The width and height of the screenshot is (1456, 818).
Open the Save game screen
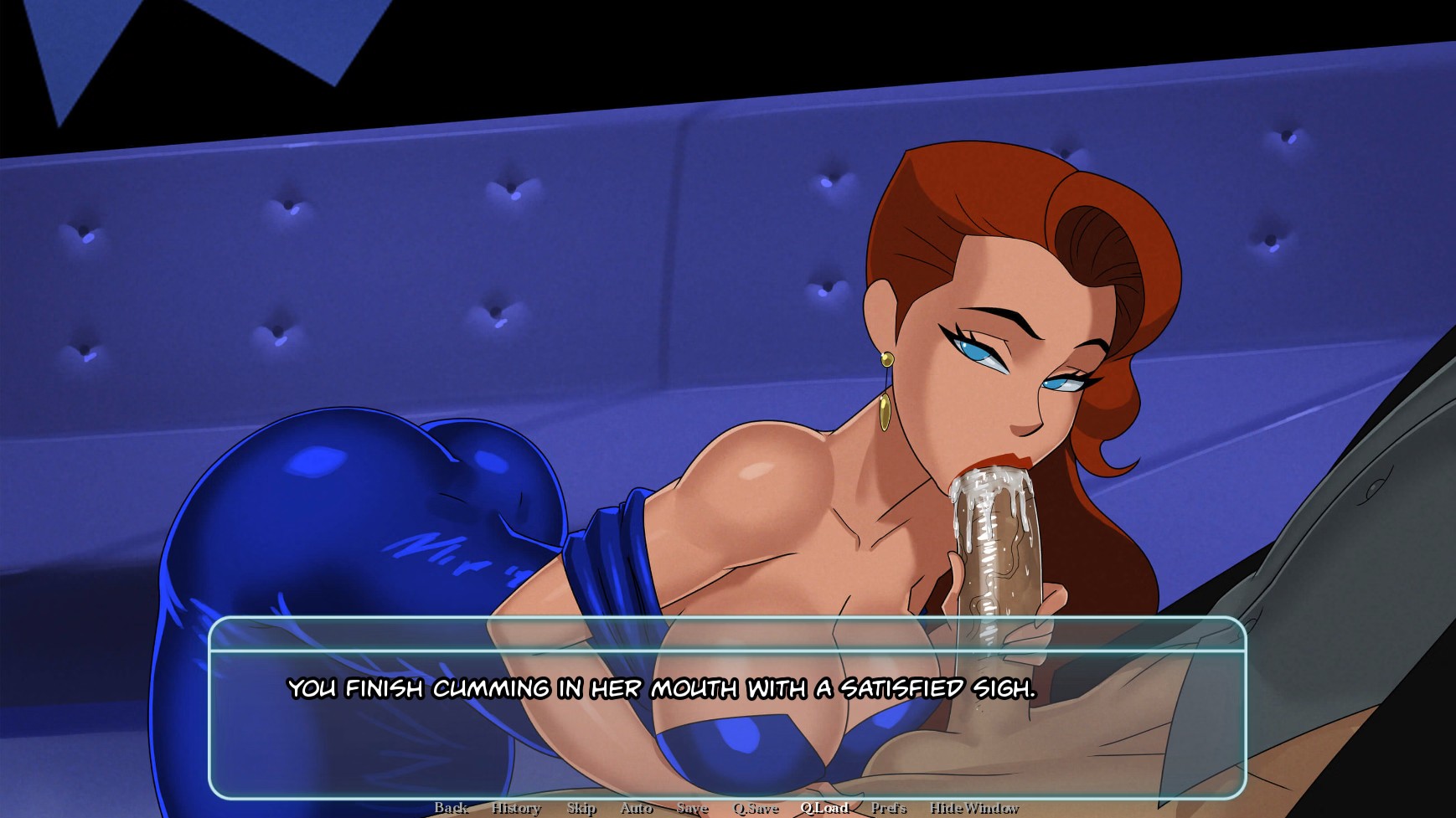tap(693, 808)
